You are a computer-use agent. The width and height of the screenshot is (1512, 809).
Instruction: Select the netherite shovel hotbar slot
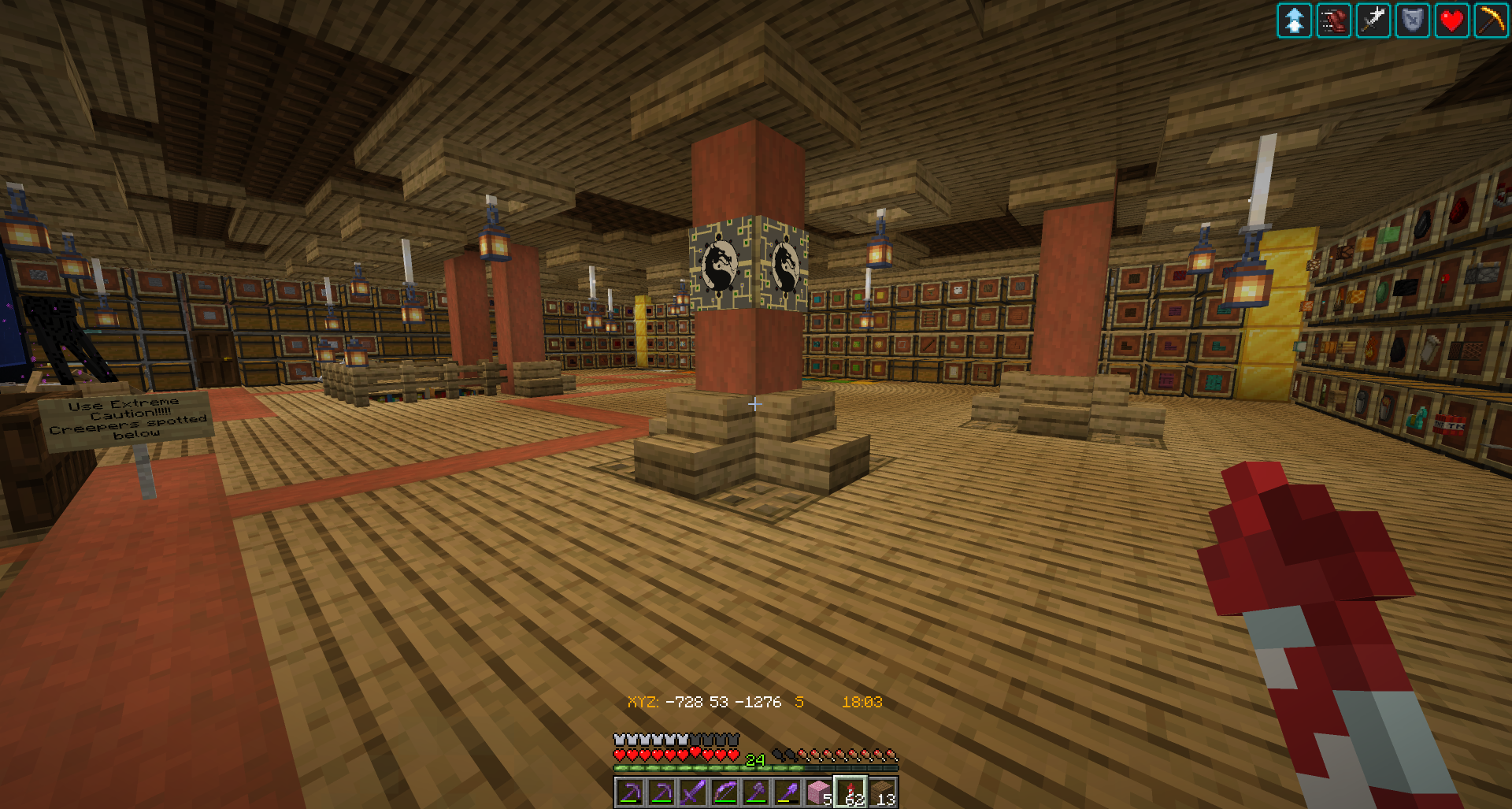pos(787,792)
